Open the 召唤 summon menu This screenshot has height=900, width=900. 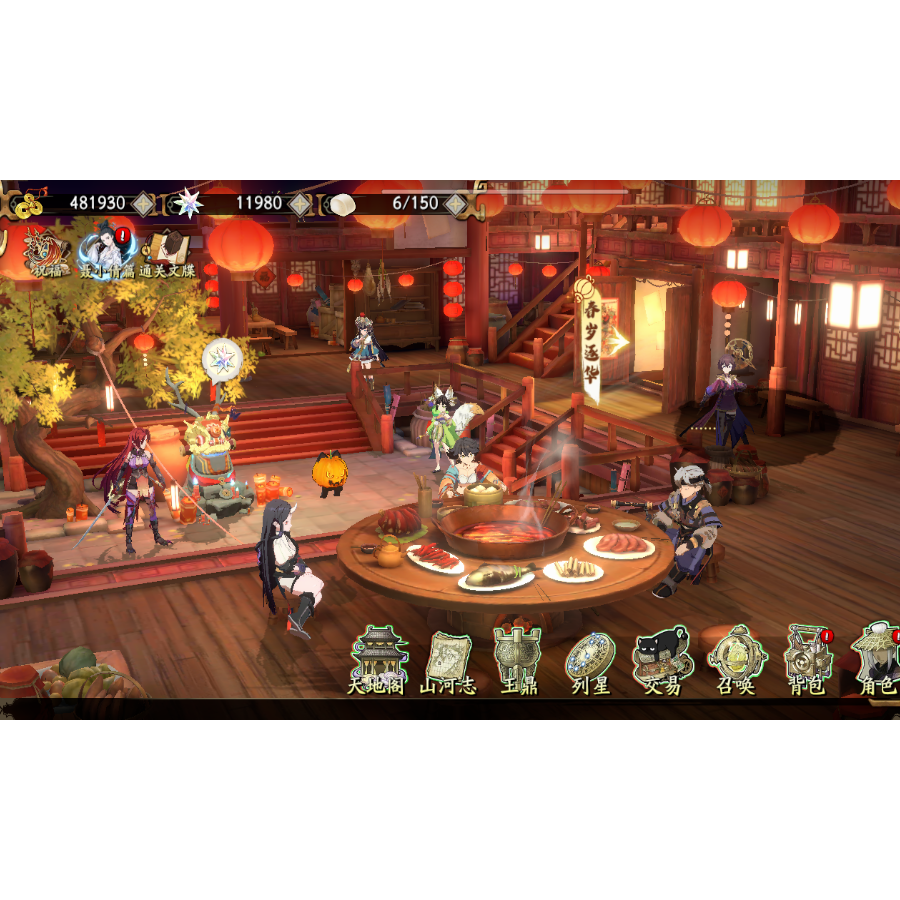(737, 660)
